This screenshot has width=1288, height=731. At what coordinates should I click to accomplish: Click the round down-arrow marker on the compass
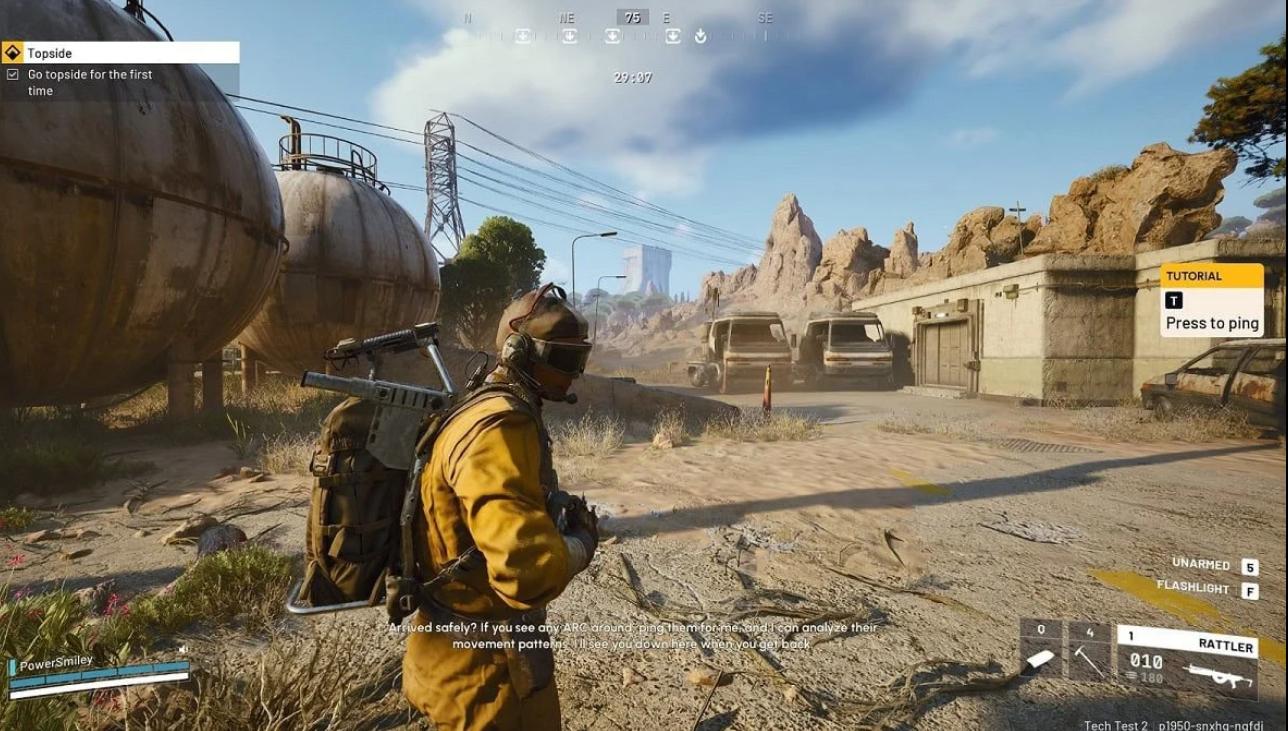[700, 36]
